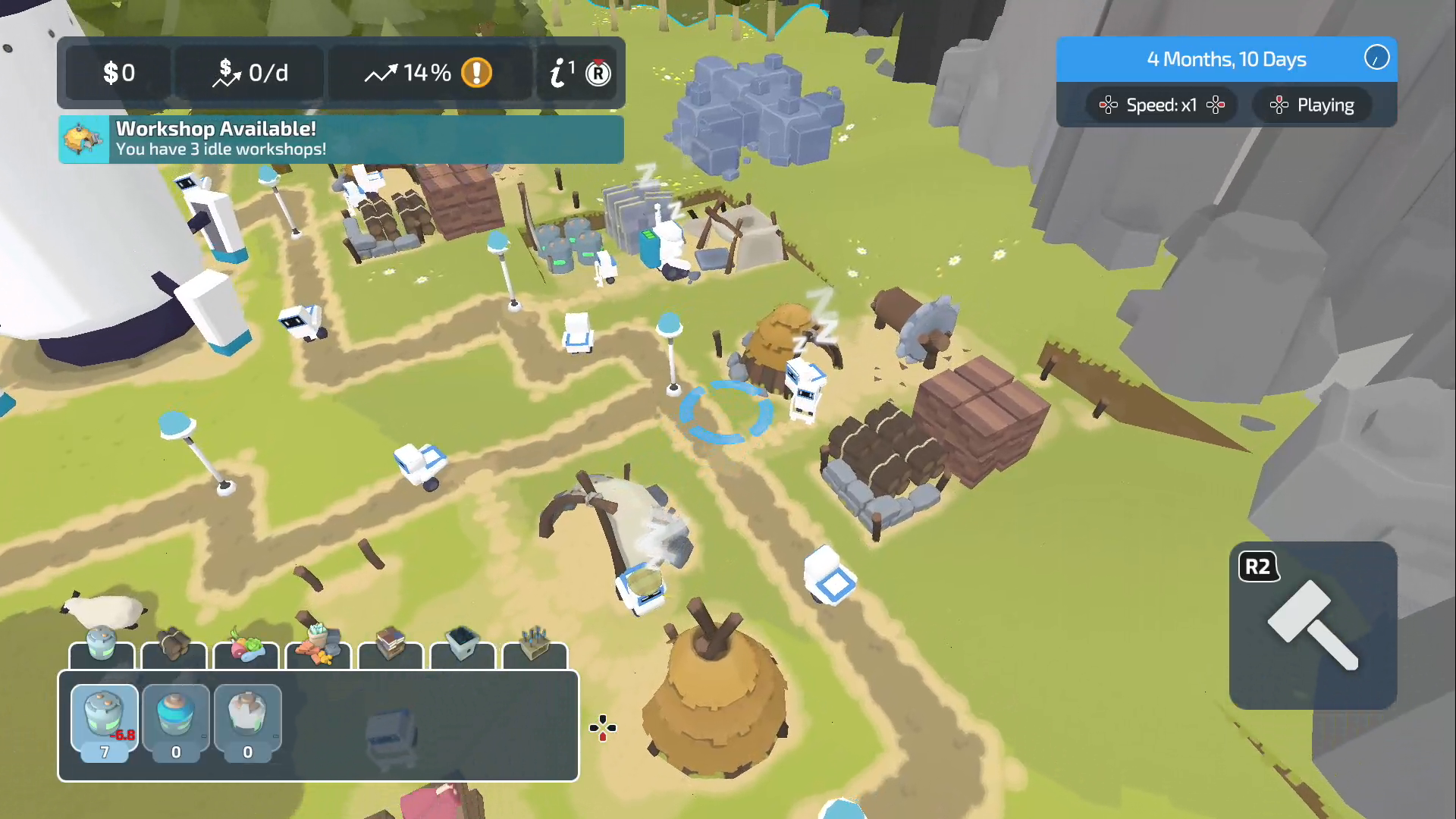
Task: Click the info notification counter icon
Action: click(x=561, y=72)
